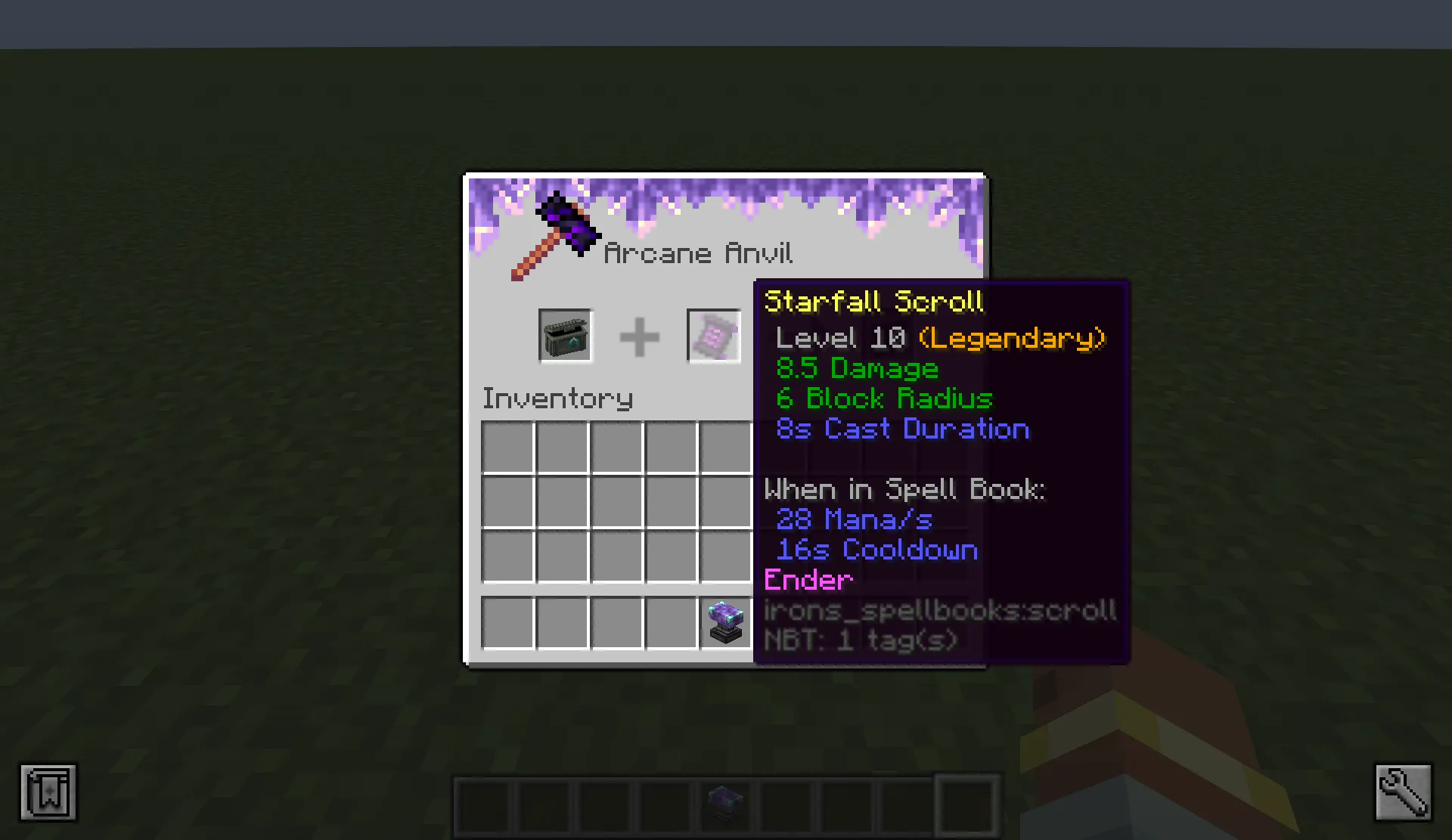Image resolution: width=1452 pixels, height=840 pixels.
Task: Click the empty slot left of the inventory scroll
Action: 670,621
